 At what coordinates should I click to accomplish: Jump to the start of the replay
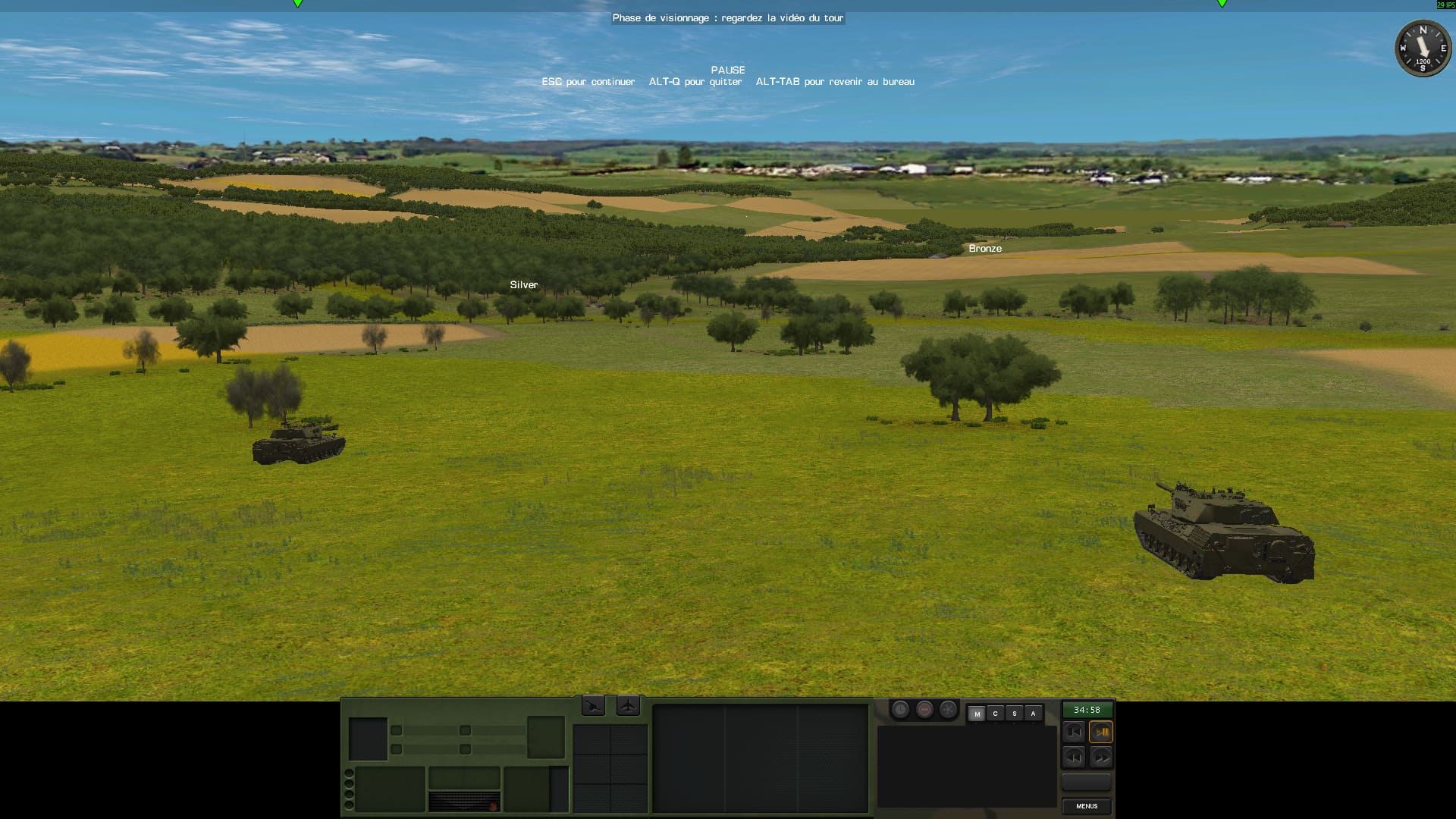(1073, 733)
